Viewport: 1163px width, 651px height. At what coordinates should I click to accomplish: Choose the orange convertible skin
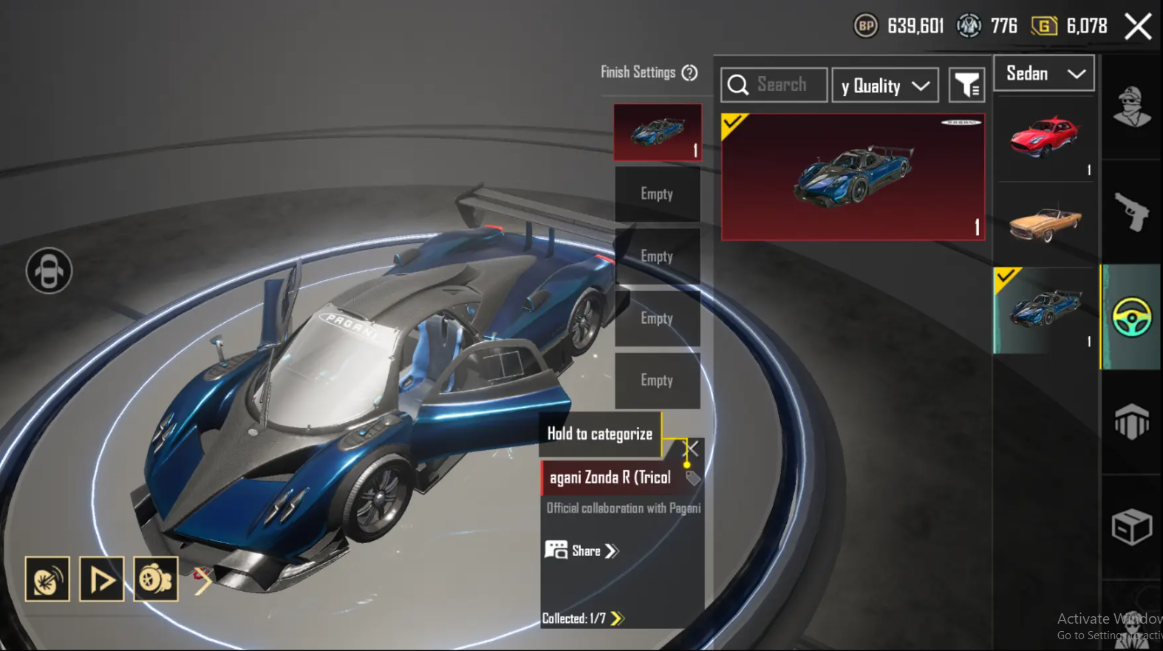(1044, 224)
